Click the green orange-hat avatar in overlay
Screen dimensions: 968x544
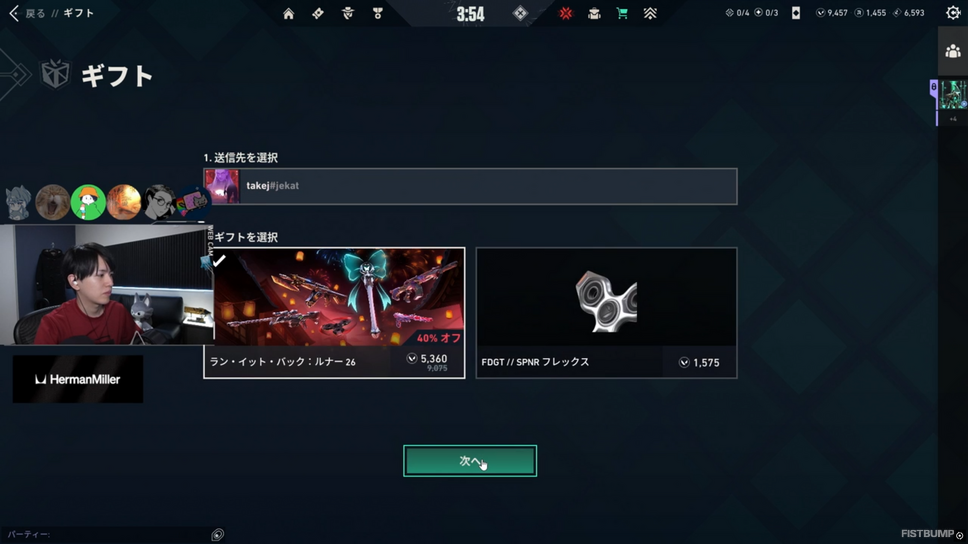[x=88, y=202]
